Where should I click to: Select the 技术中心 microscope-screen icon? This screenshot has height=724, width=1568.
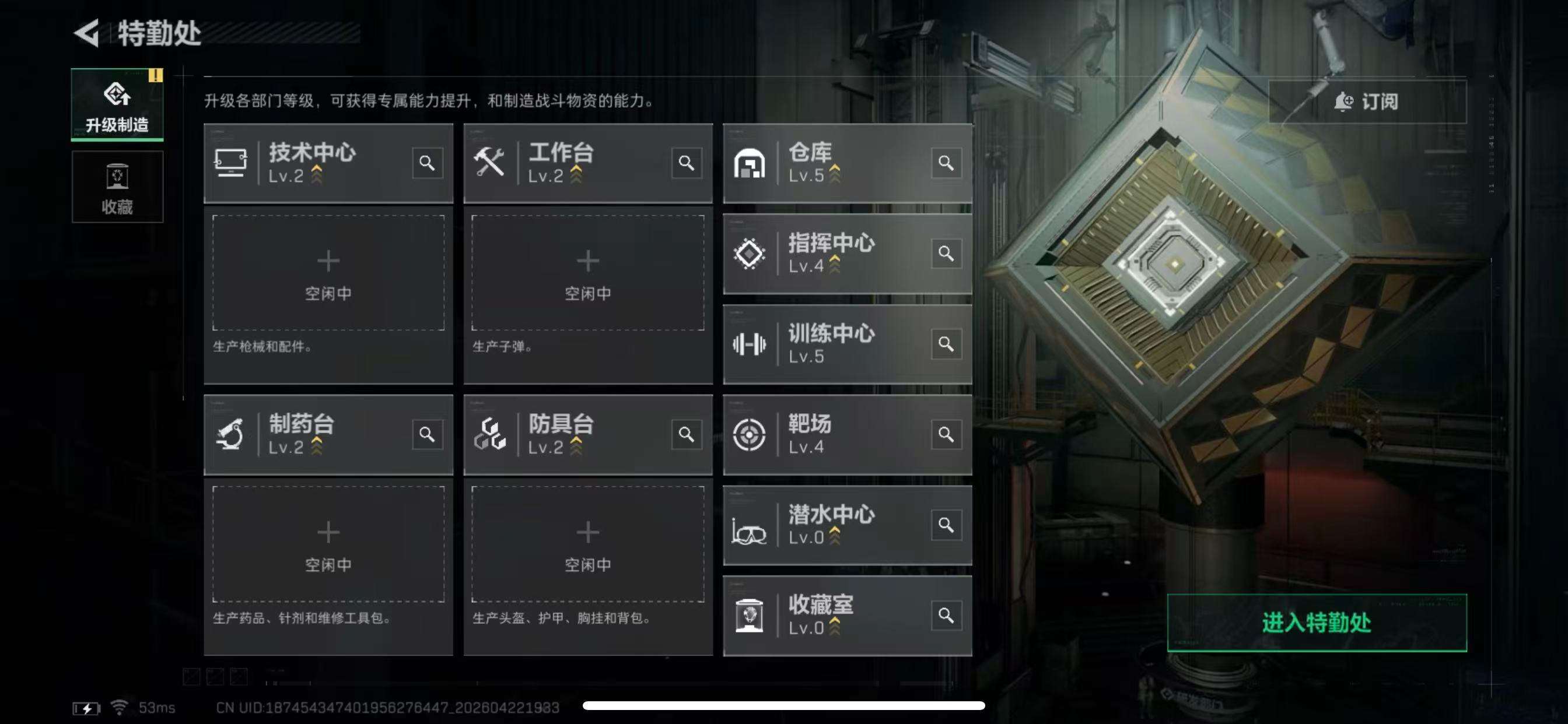tap(232, 163)
